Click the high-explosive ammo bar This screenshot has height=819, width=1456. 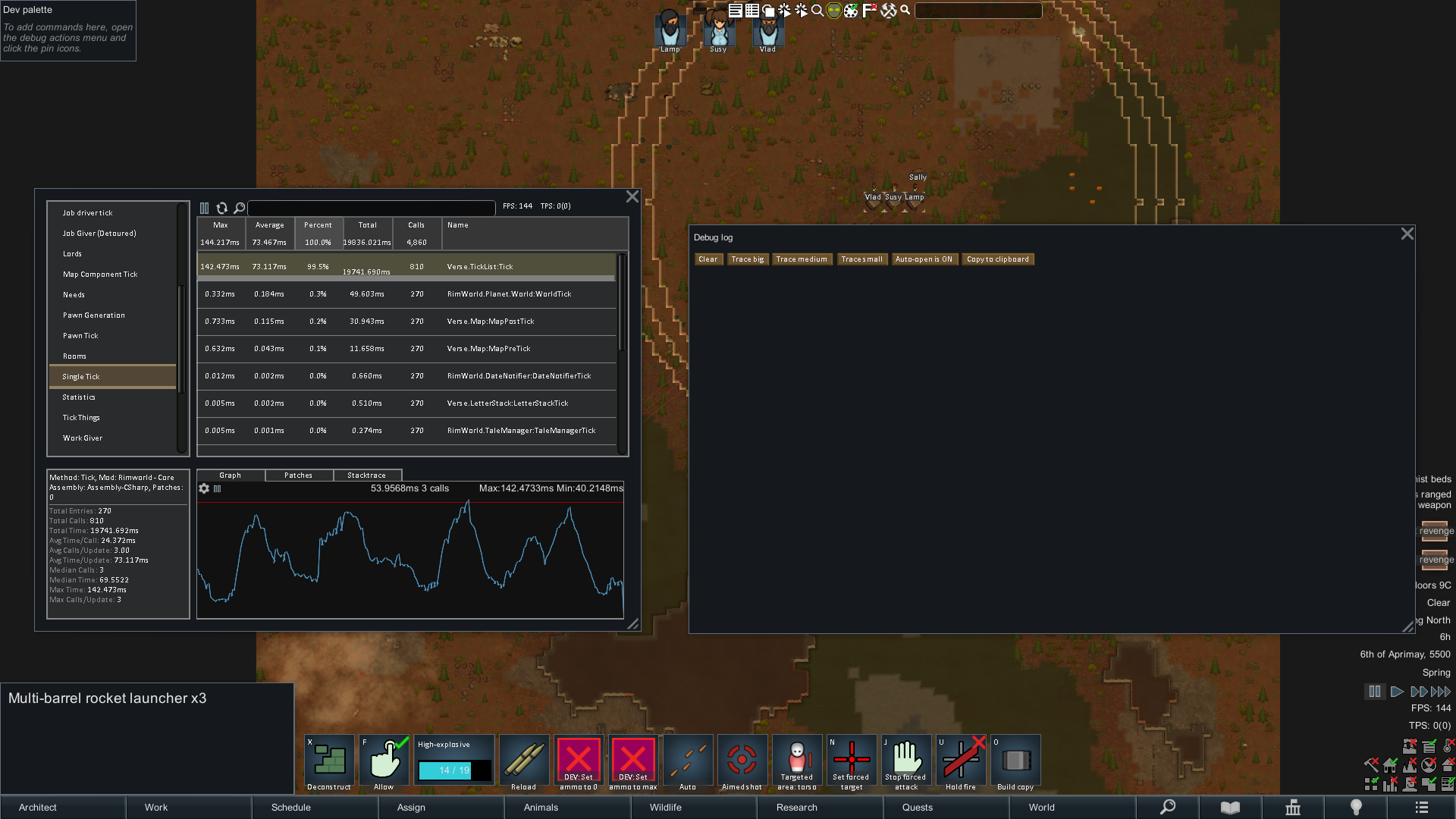click(x=453, y=770)
